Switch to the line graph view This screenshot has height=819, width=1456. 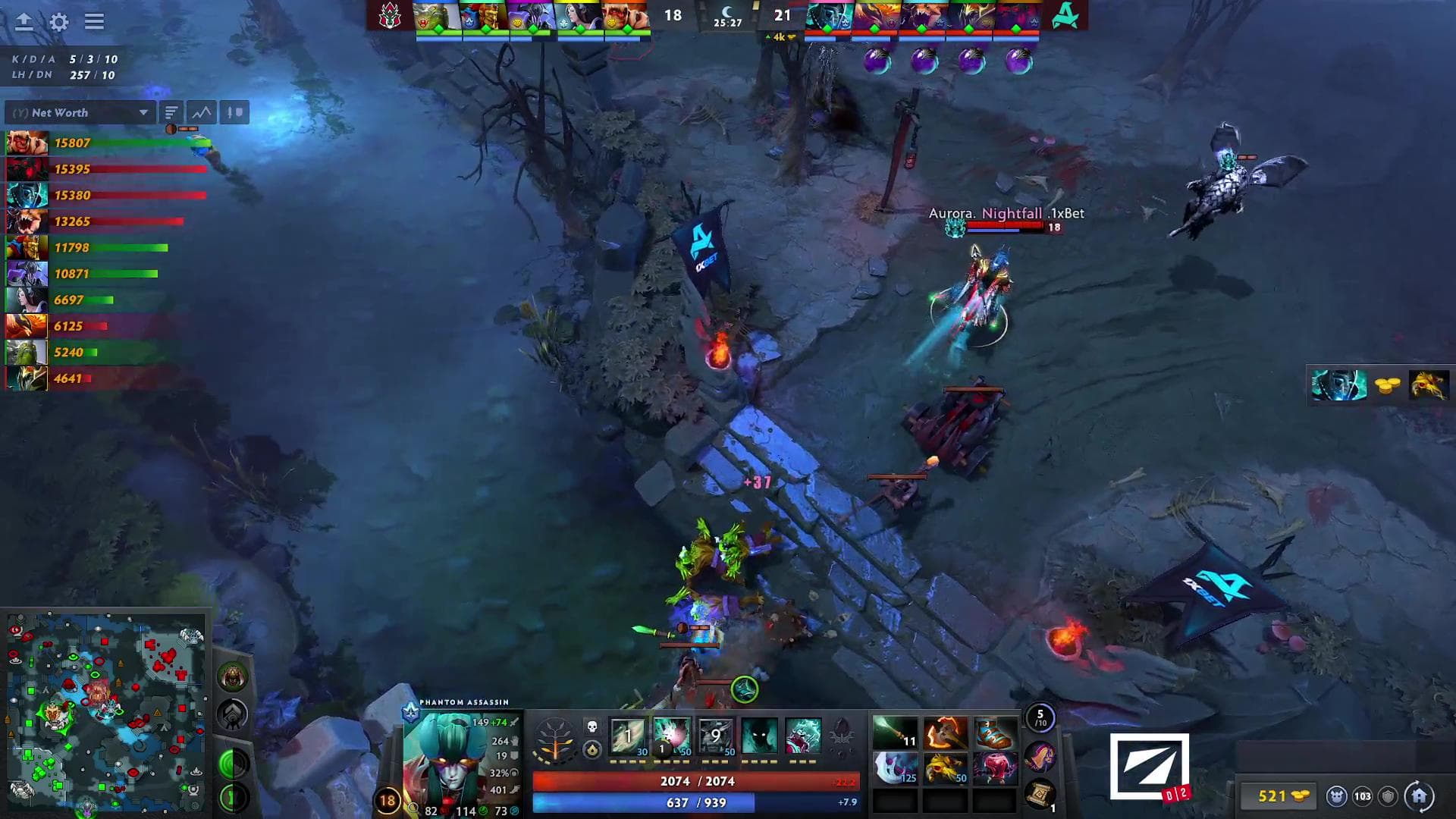[202, 113]
